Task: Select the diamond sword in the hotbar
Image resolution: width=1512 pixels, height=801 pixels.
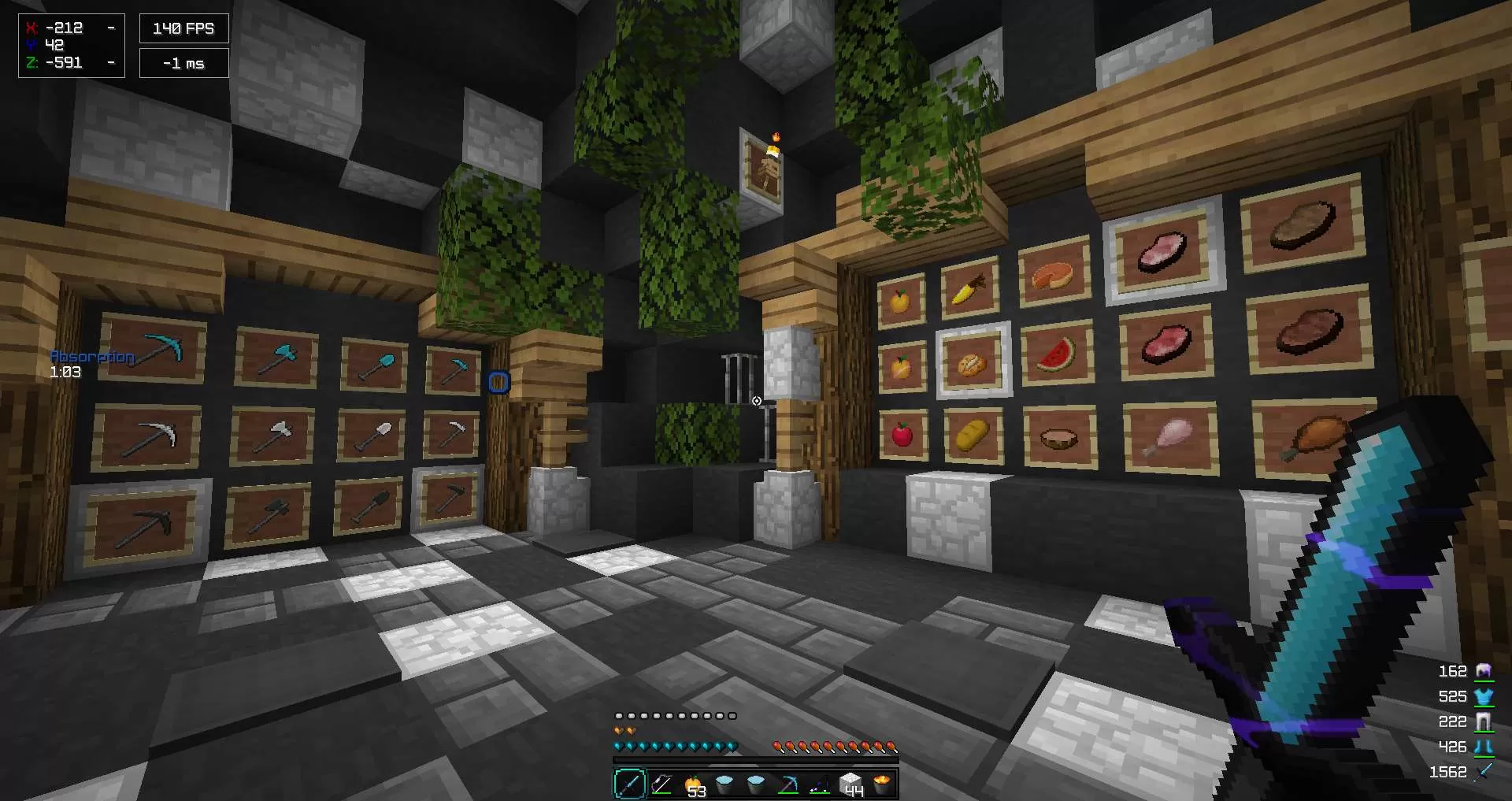Action: (628, 784)
